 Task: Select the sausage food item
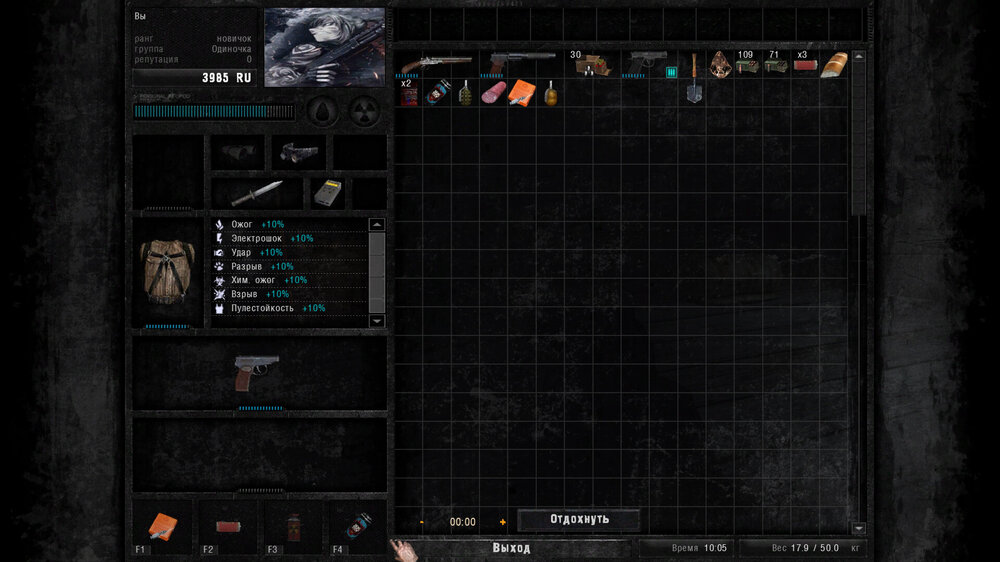point(493,93)
